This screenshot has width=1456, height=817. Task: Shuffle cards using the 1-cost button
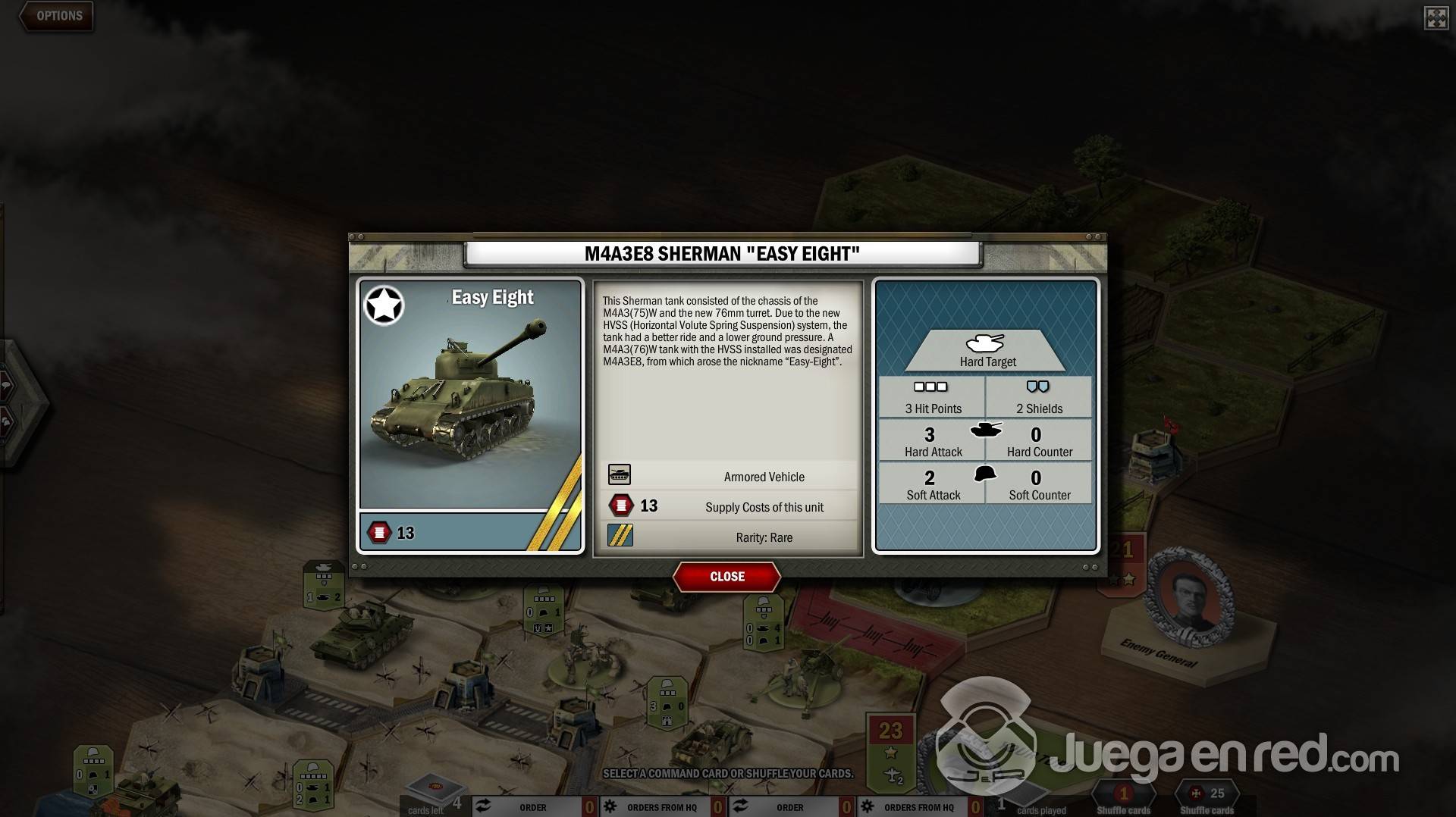click(1123, 797)
